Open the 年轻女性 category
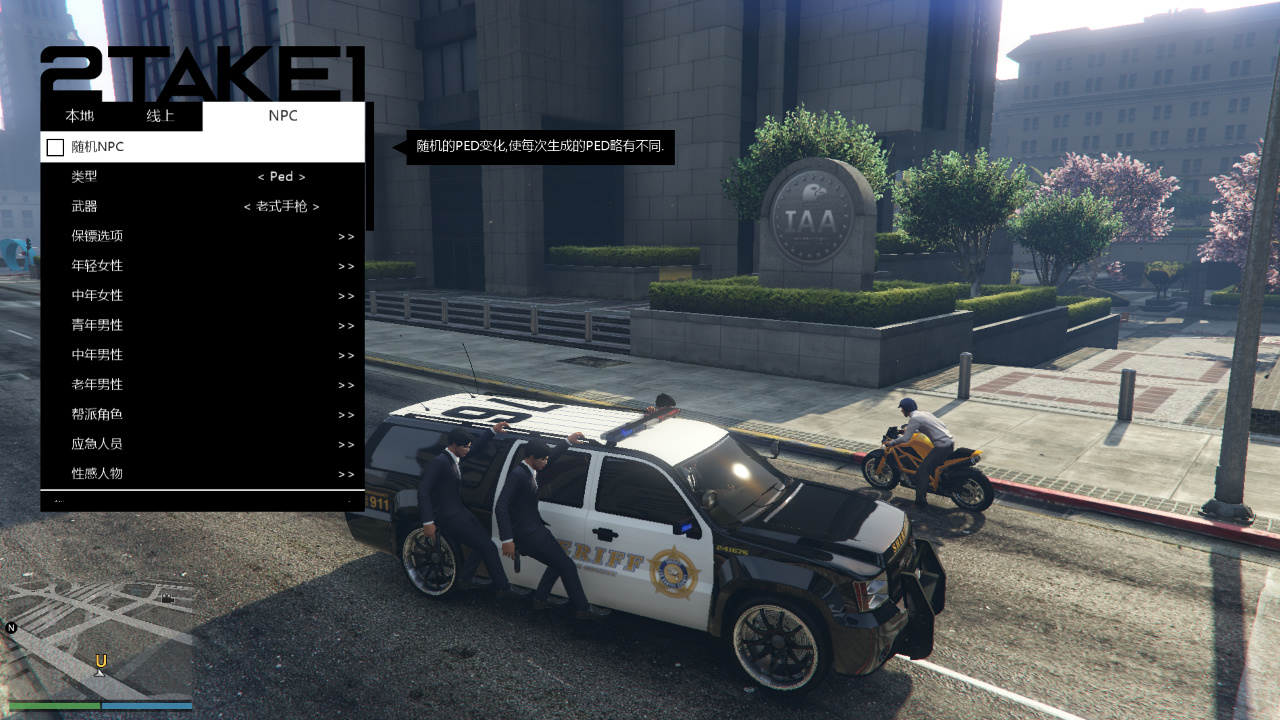Screen dimensions: 1280x720 pyautogui.click(x=202, y=266)
